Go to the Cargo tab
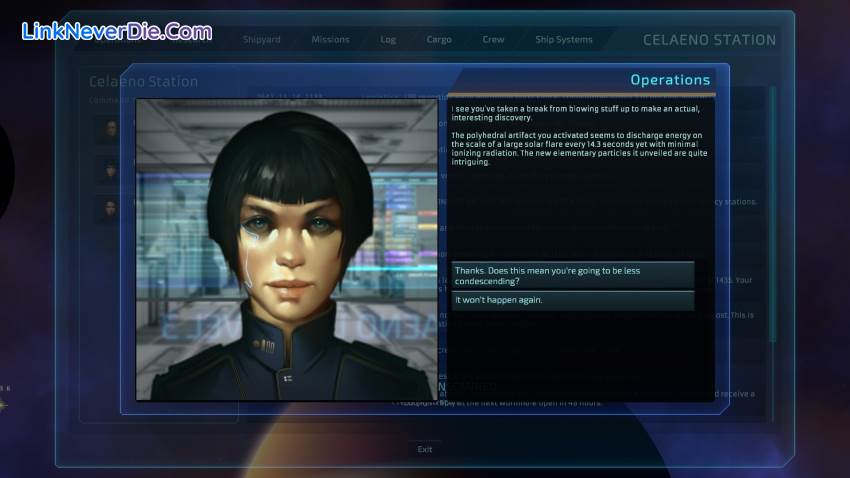Viewport: 850px width, 478px height. (x=438, y=40)
